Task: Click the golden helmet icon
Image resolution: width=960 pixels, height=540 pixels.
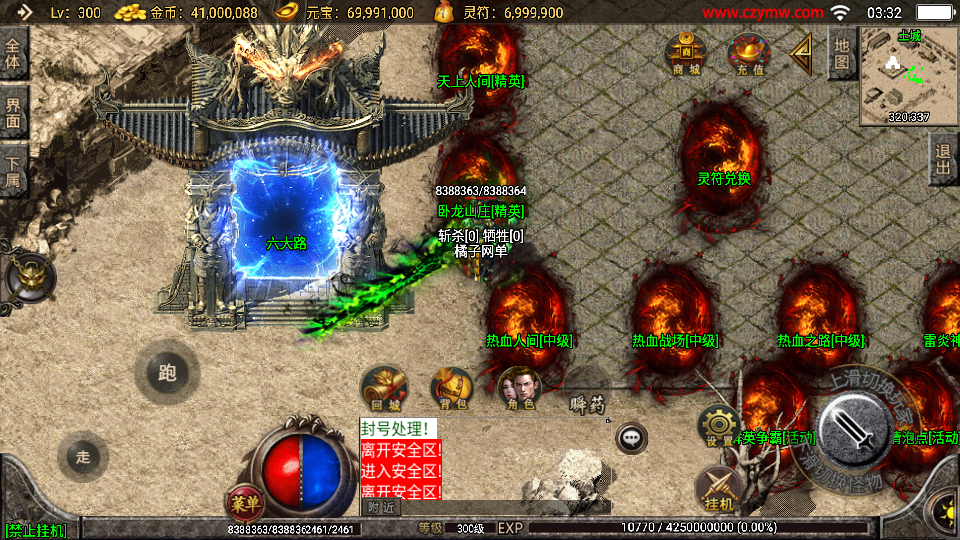Action: [28, 275]
